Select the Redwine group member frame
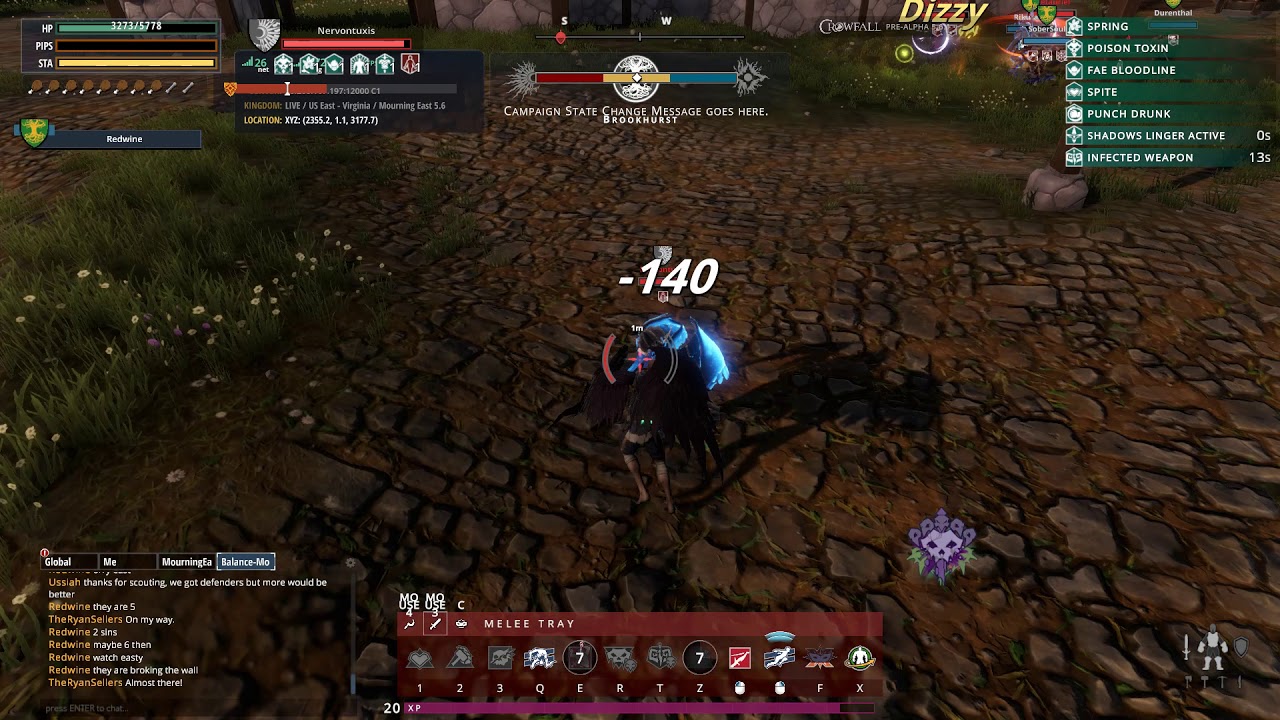Viewport: 1280px width, 720px height. click(x=124, y=139)
